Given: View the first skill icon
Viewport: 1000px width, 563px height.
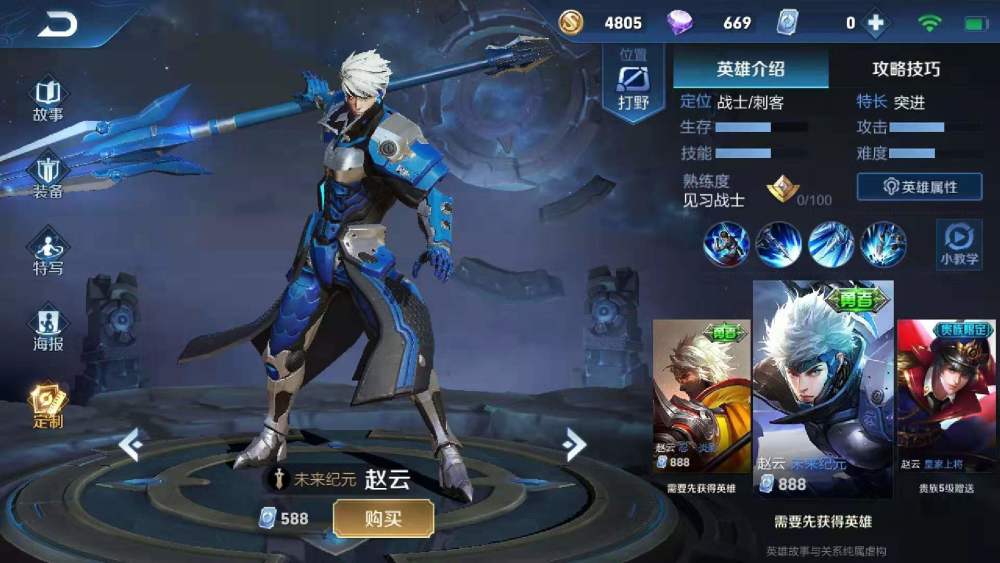Looking at the screenshot, I should [726, 243].
